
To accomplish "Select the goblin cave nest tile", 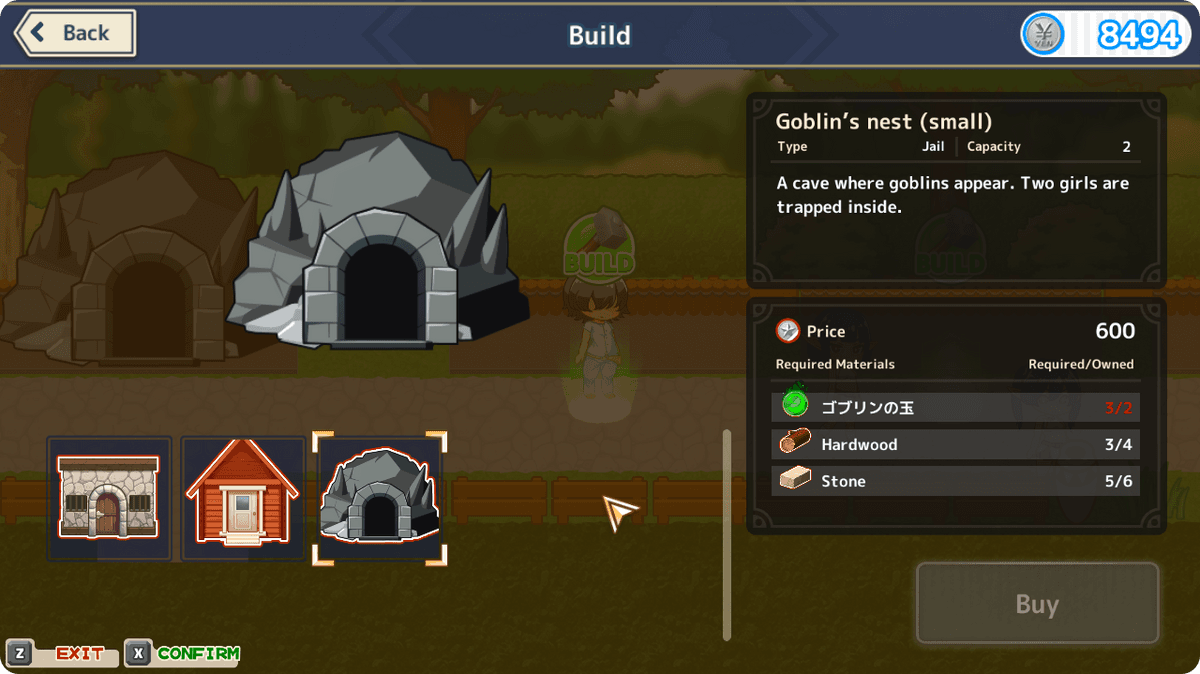I will click(379, 498).
